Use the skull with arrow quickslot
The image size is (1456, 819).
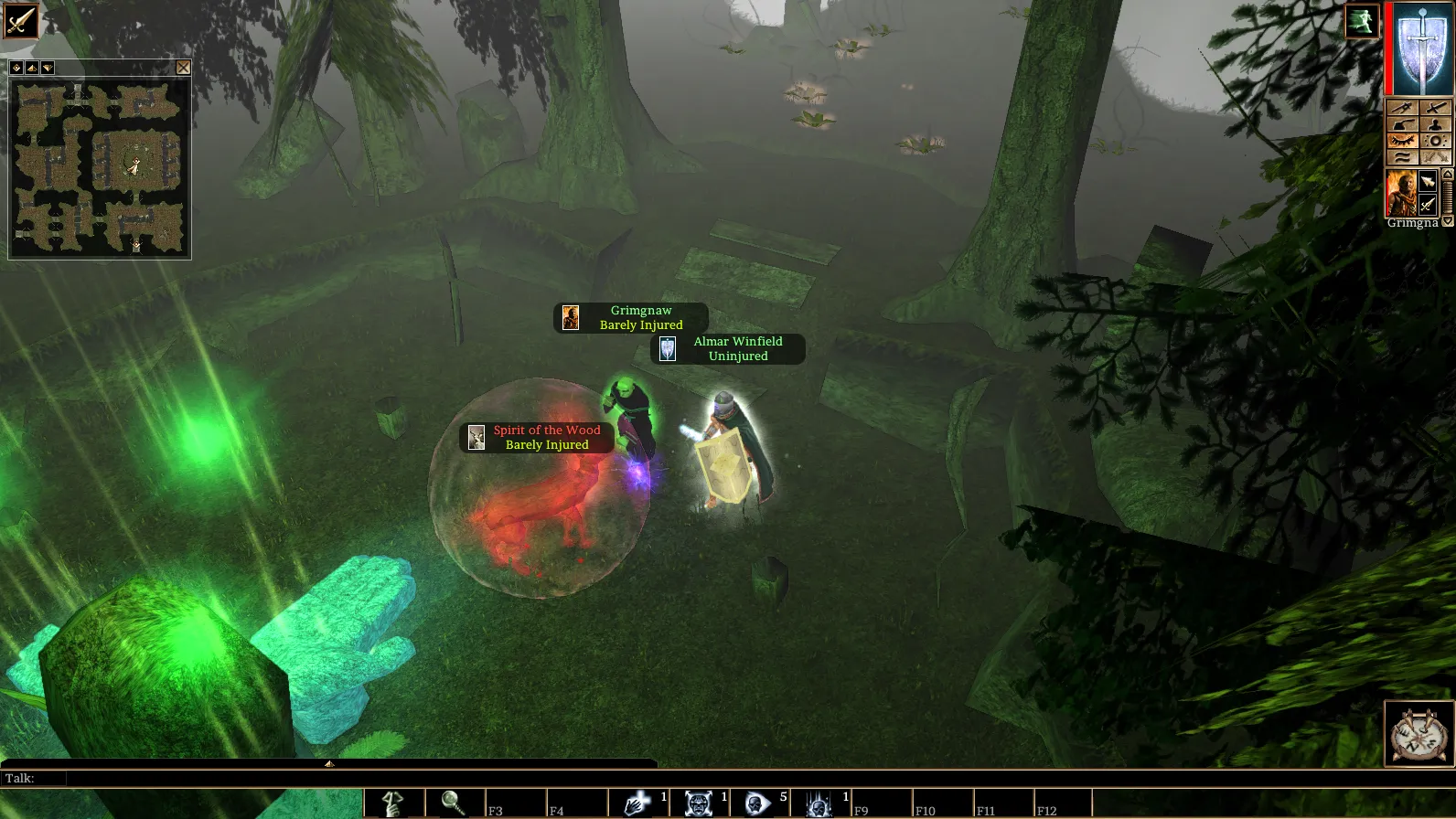(x=758, y=803)
